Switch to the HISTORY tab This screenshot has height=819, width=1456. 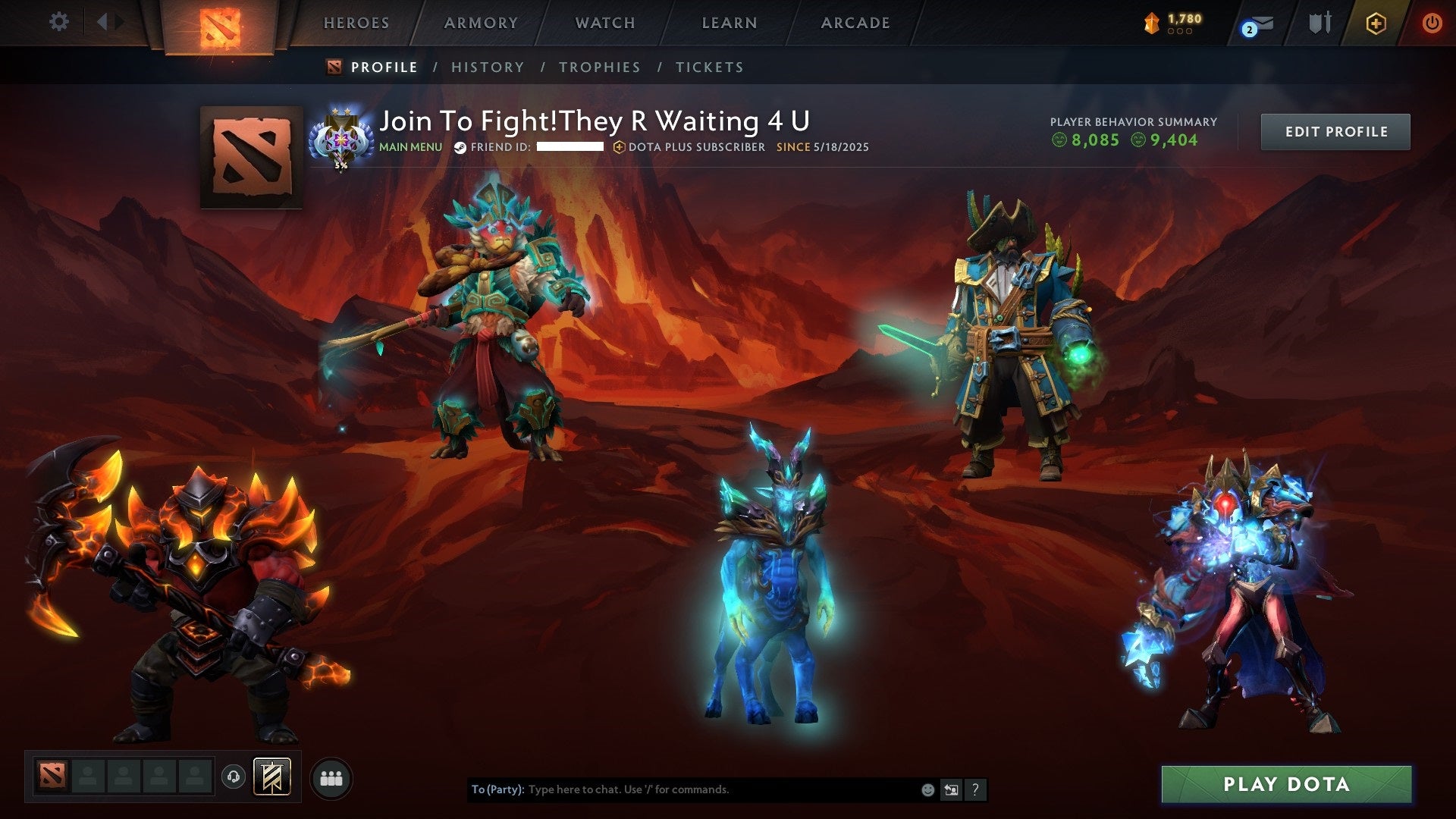click(487, 67)
